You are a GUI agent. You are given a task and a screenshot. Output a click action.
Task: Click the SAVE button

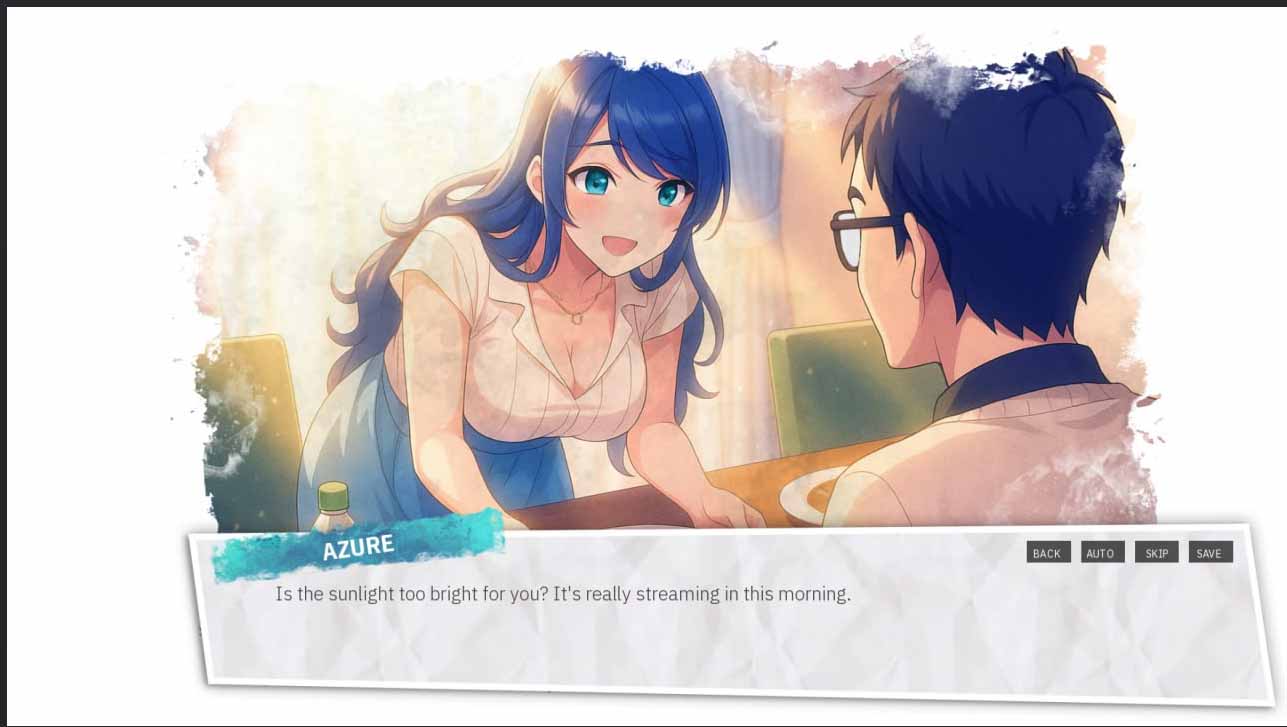tap(1210, 551)
